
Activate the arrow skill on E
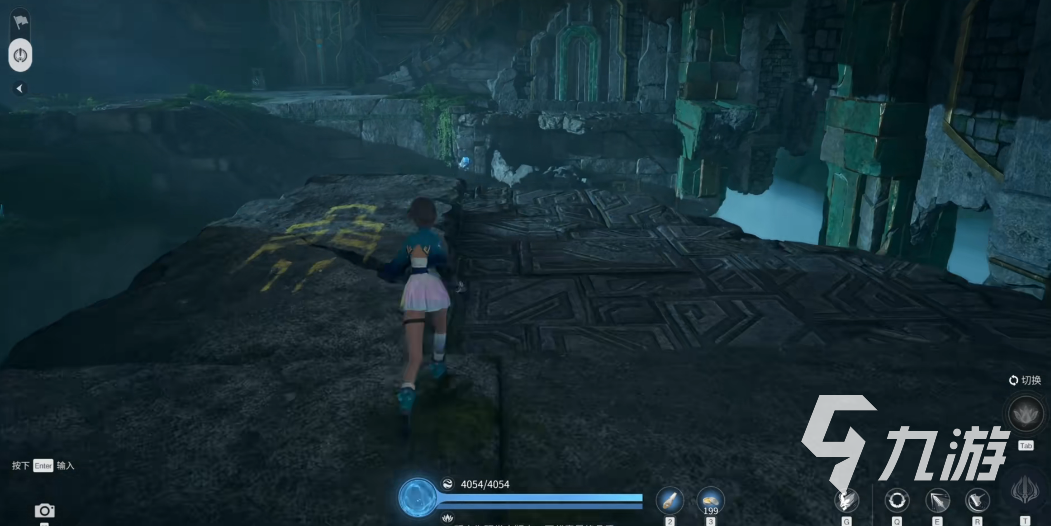(937, 500)
